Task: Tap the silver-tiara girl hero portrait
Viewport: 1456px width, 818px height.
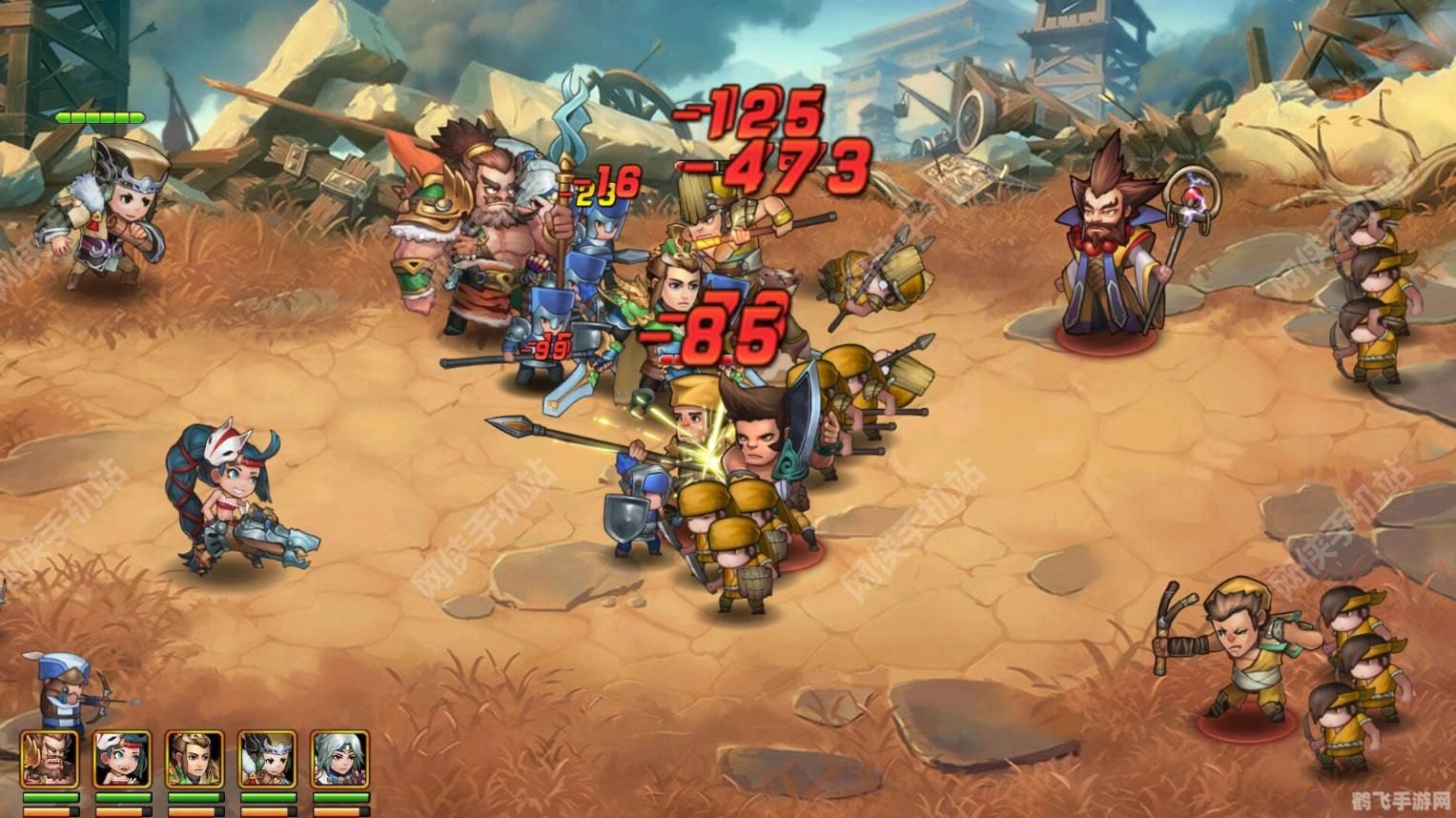Action: (x=267, y=760)
